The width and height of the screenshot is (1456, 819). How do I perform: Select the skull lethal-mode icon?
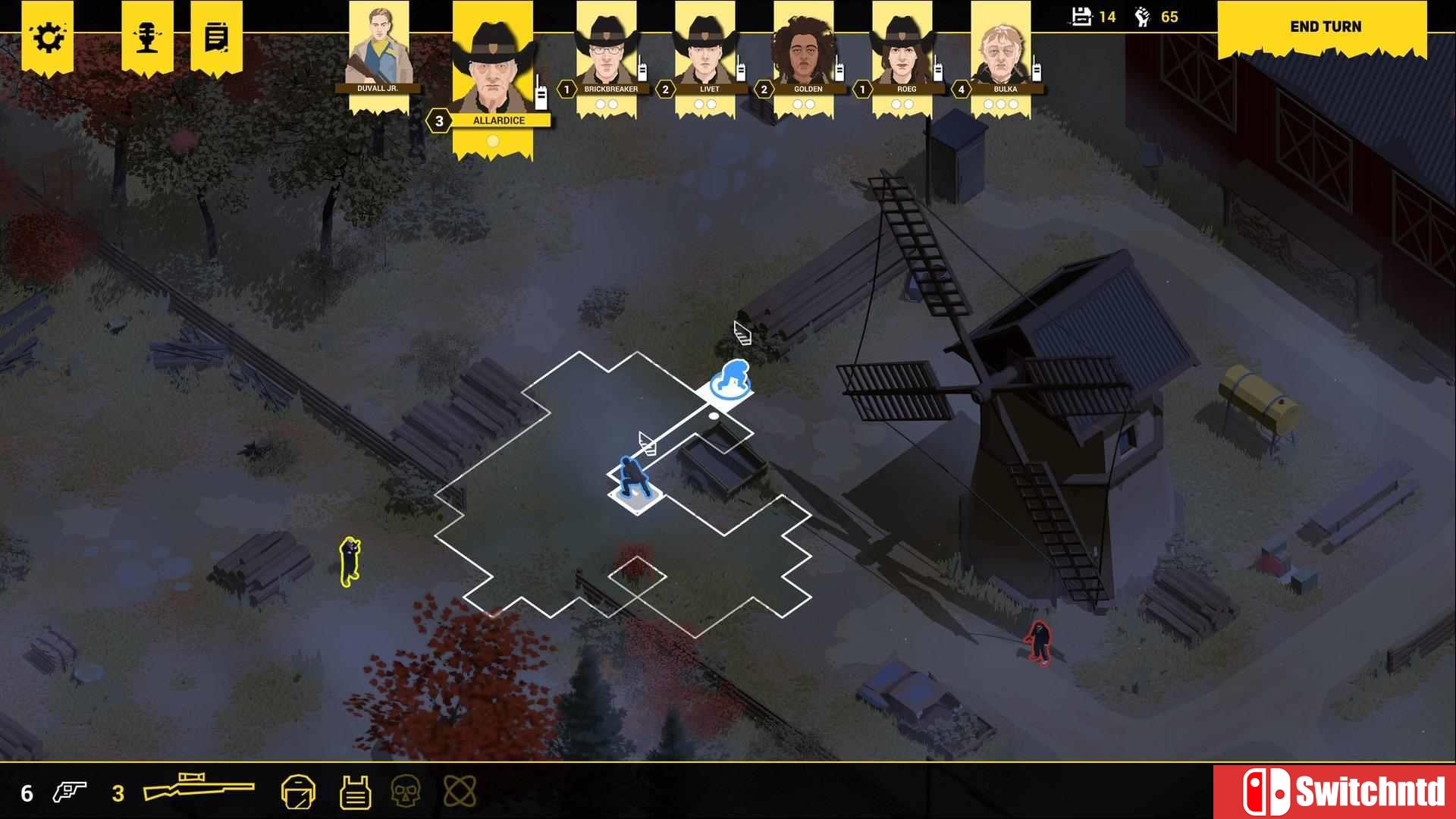(405, 791)
